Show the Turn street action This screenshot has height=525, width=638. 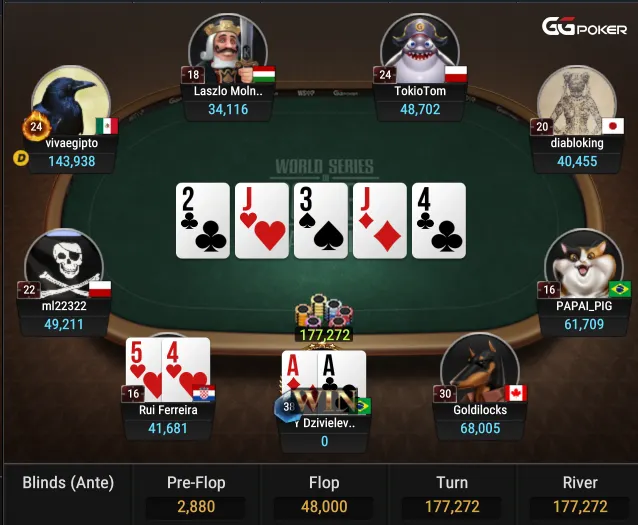451,494
